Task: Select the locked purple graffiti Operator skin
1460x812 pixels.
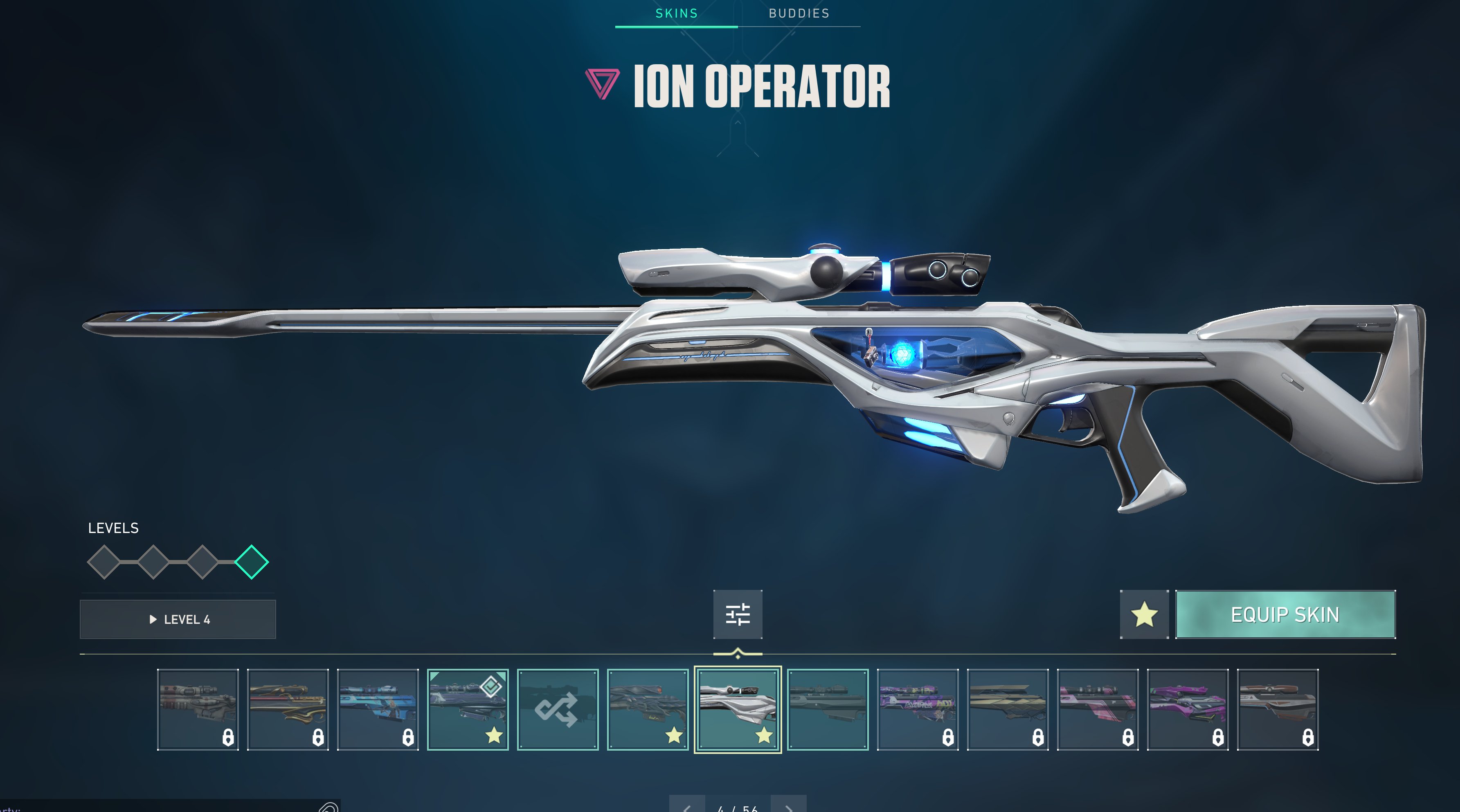Action: 918,709
